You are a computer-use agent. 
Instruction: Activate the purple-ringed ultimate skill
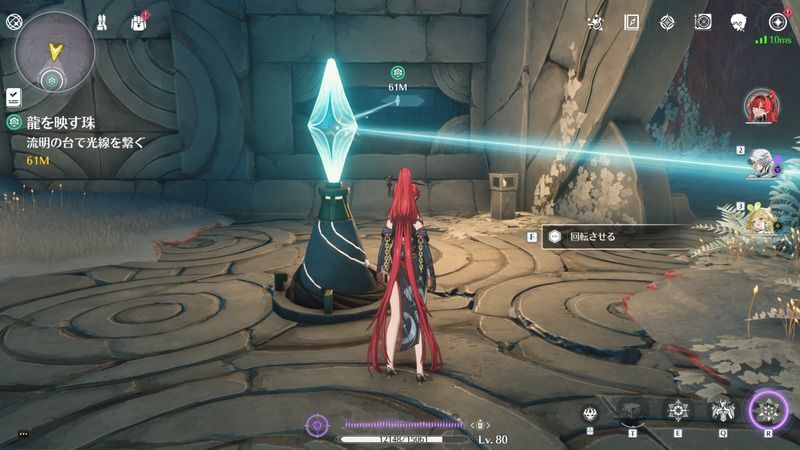pyautogui.click(x=768, y=410)
